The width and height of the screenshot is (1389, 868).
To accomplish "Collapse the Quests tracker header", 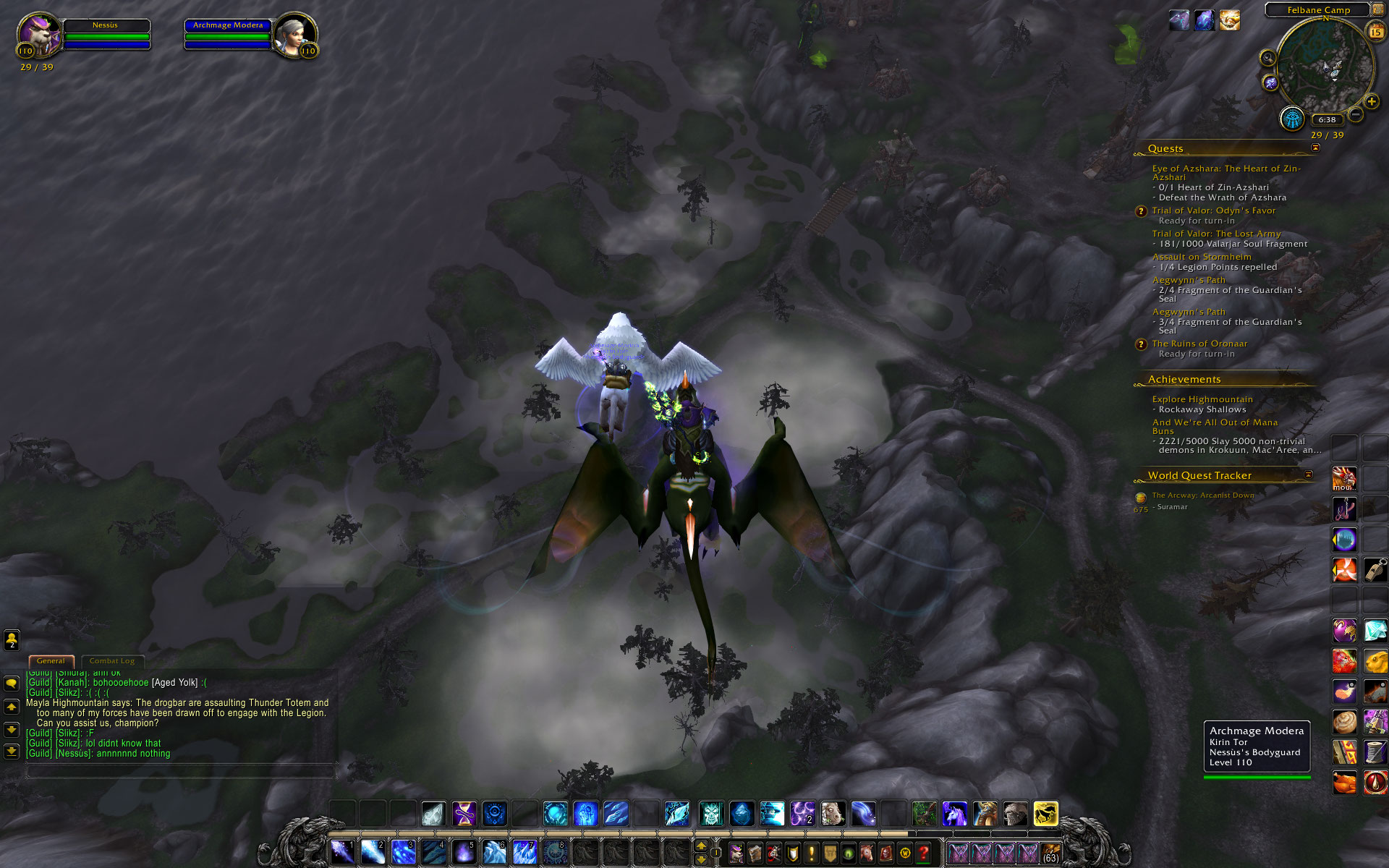I will [x=1315, y=148].
